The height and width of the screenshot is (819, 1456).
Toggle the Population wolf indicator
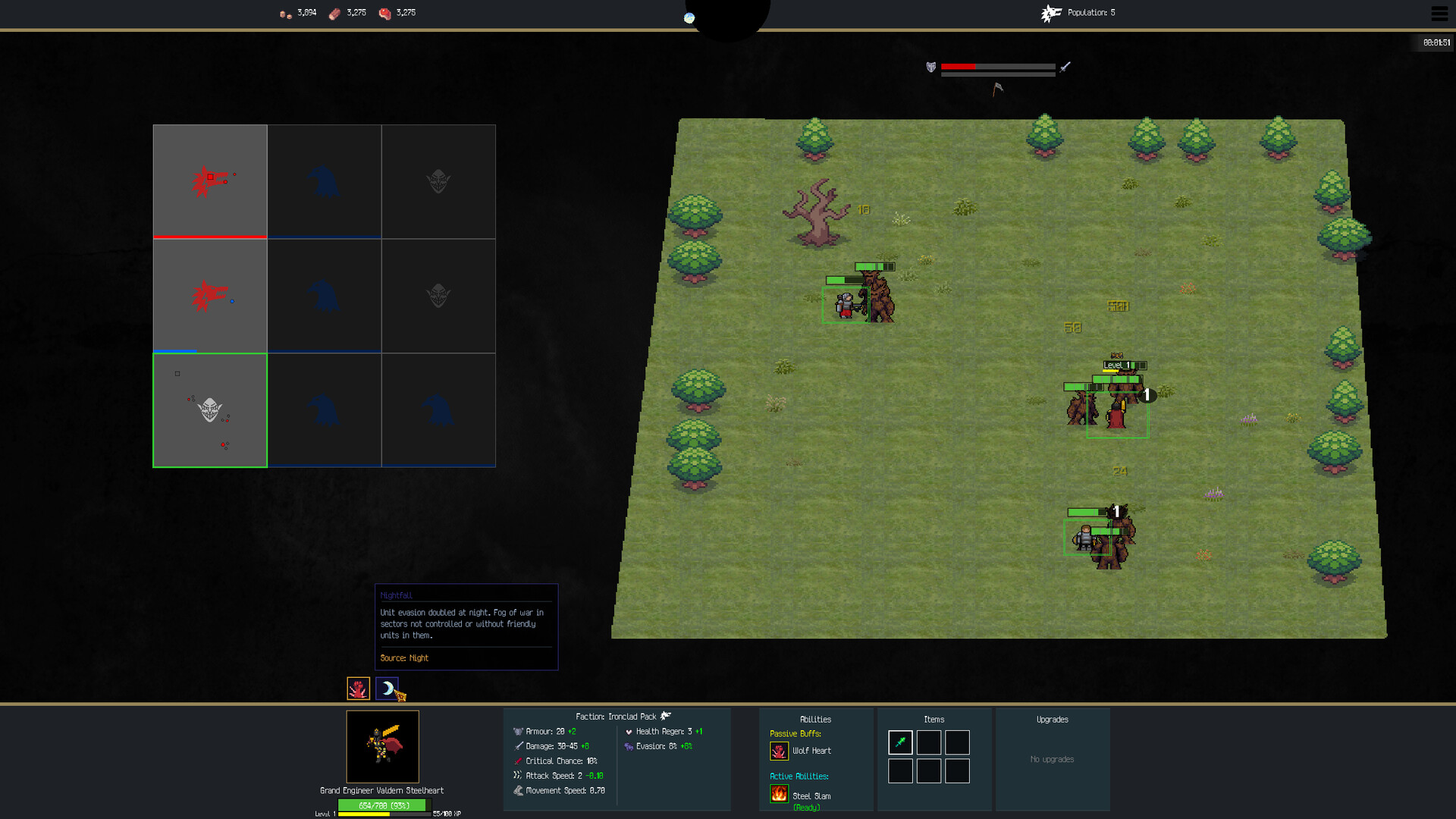[x=1051, y=12]
